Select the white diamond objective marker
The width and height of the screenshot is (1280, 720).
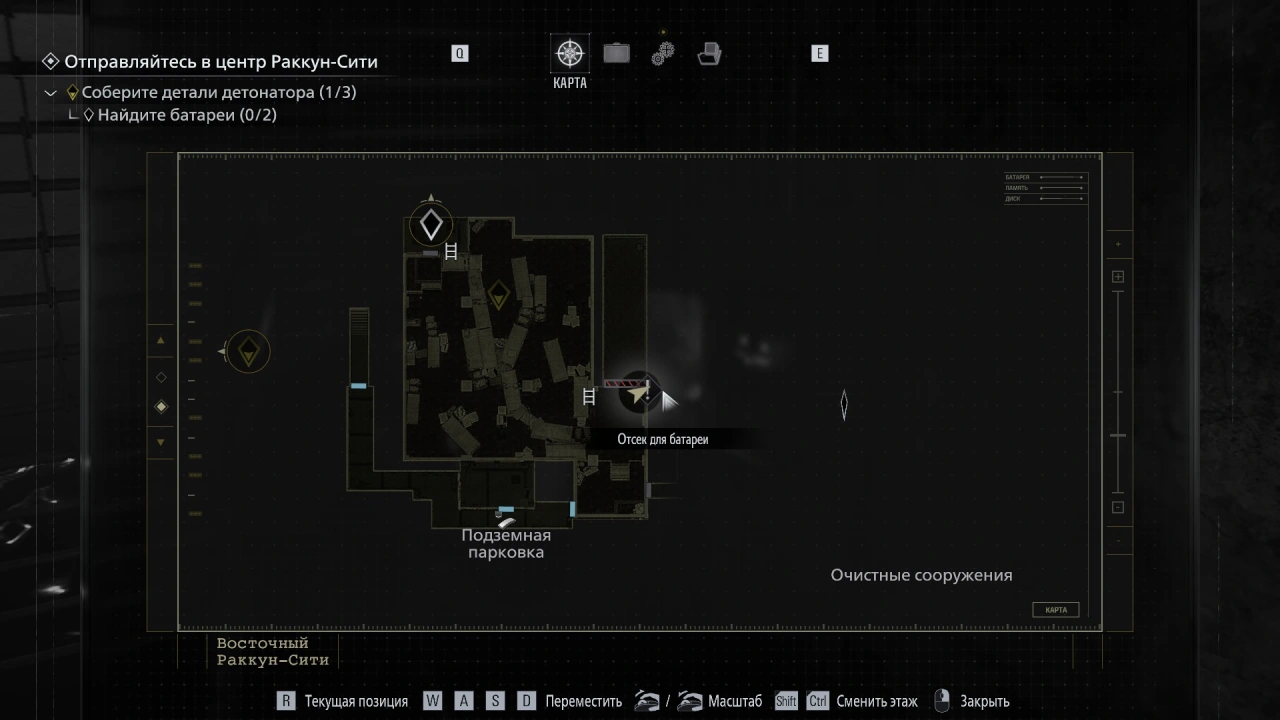click(x=431, y=225)
